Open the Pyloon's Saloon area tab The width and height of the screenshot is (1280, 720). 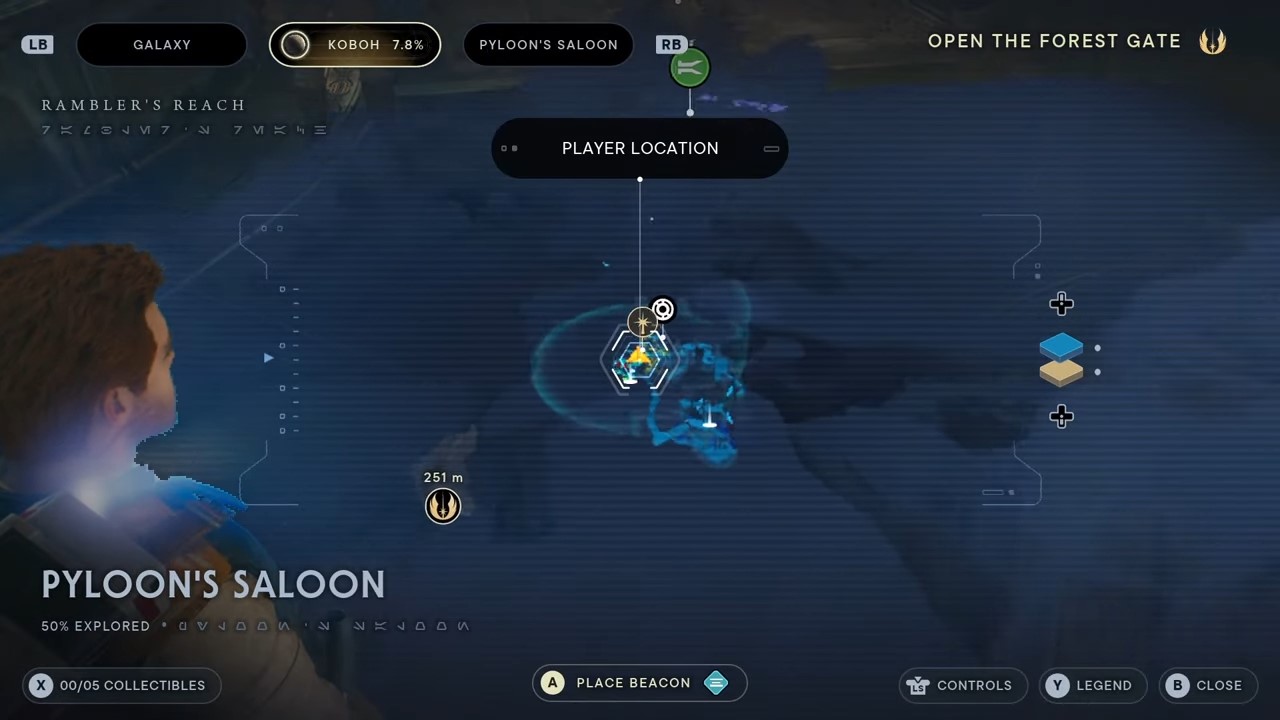(x=548, y=45)
